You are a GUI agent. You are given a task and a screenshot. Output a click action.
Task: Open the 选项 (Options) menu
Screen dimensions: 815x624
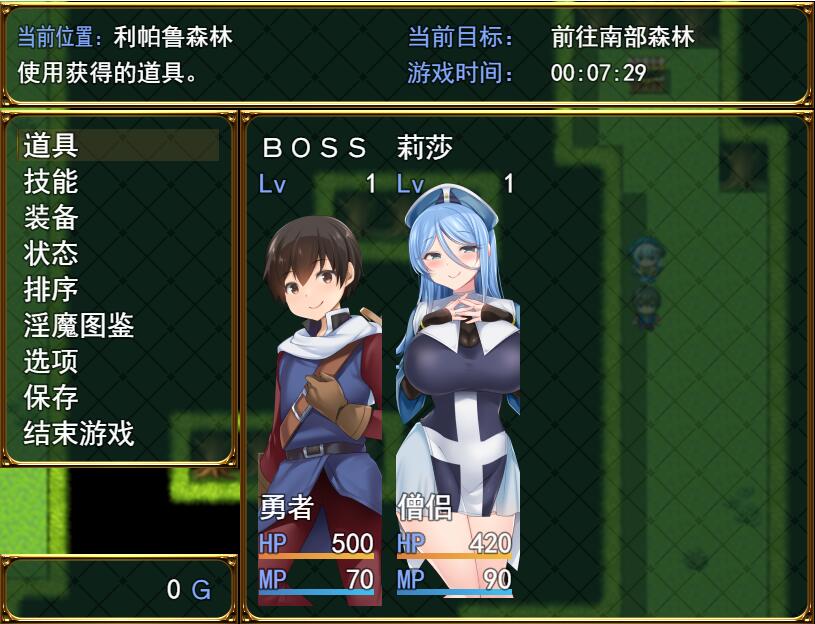tap(52, 361)
